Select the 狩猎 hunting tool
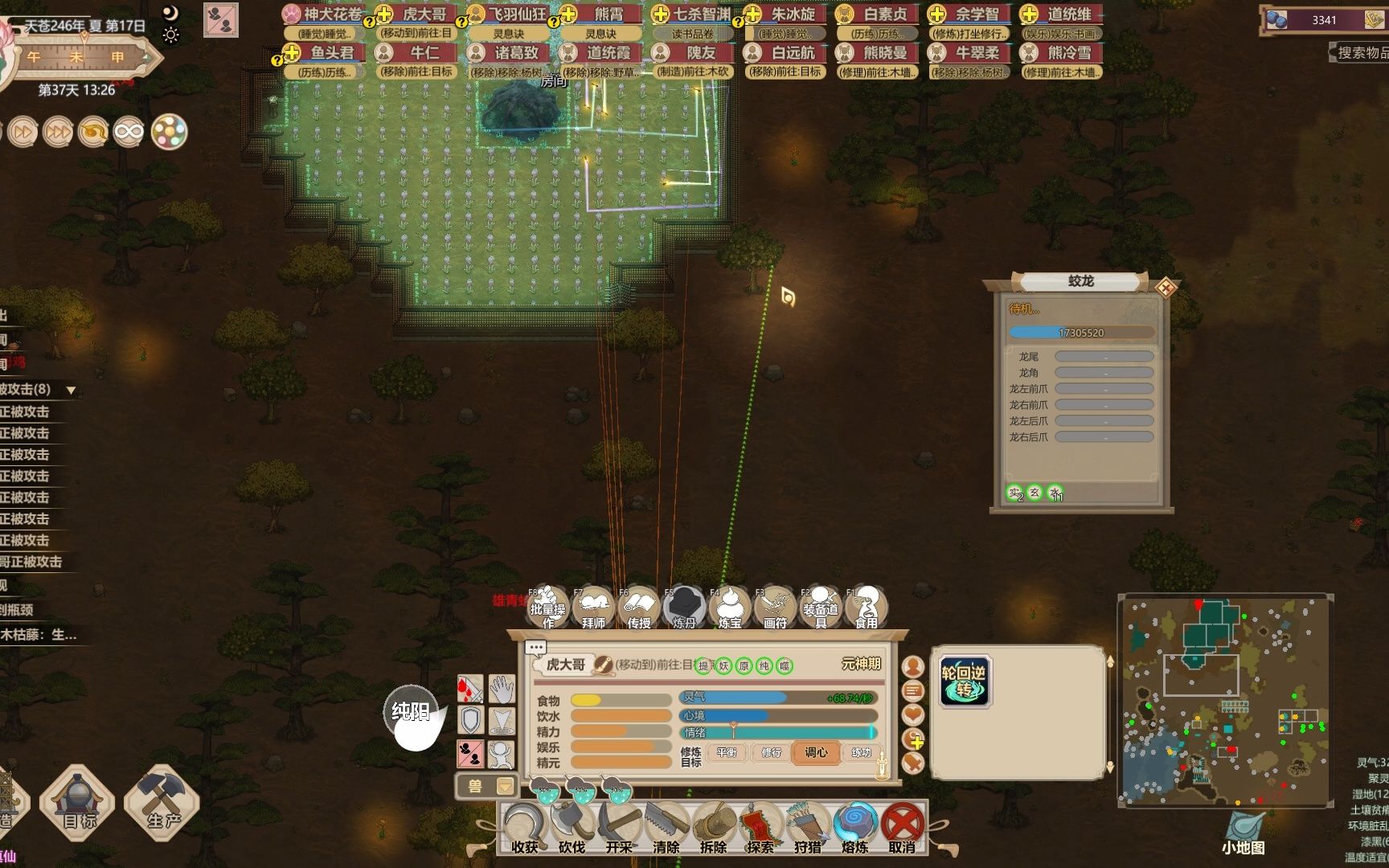Image resolution: width=1389 pixels, height=868 pixels. [808, 828]
